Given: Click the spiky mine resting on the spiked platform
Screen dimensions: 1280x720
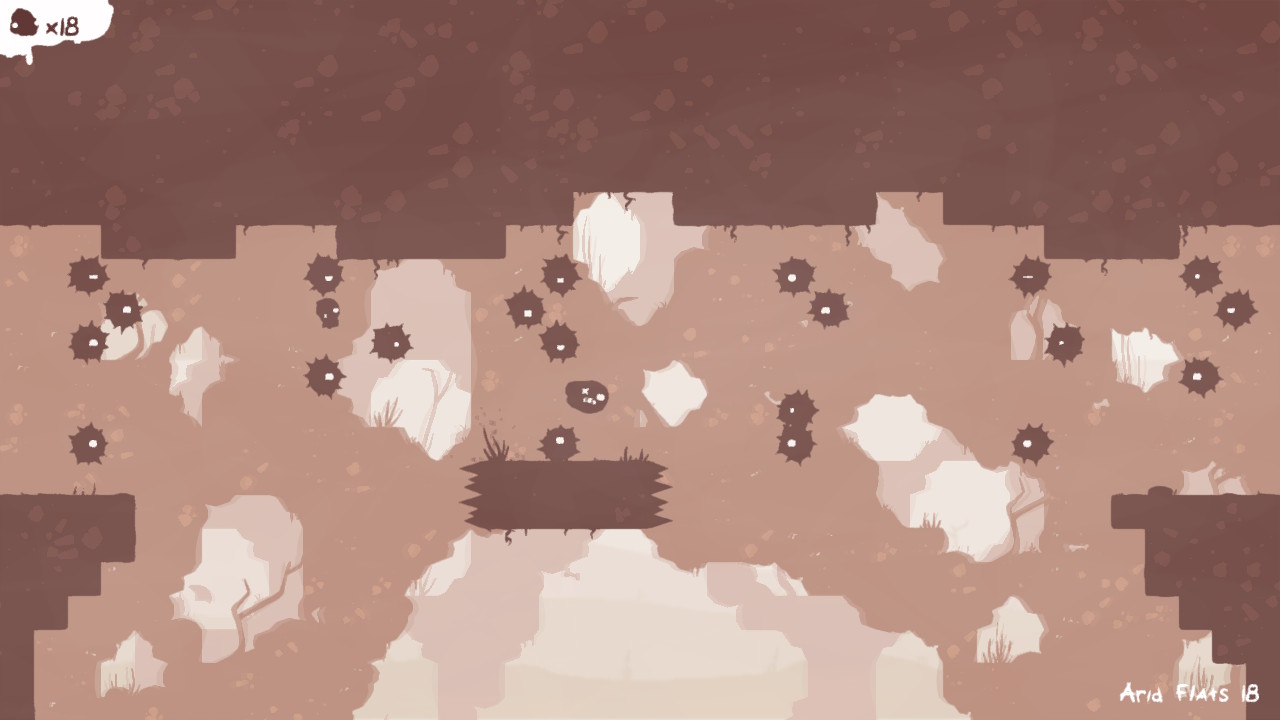Looking at the screenshot, I should click(558, 440).
